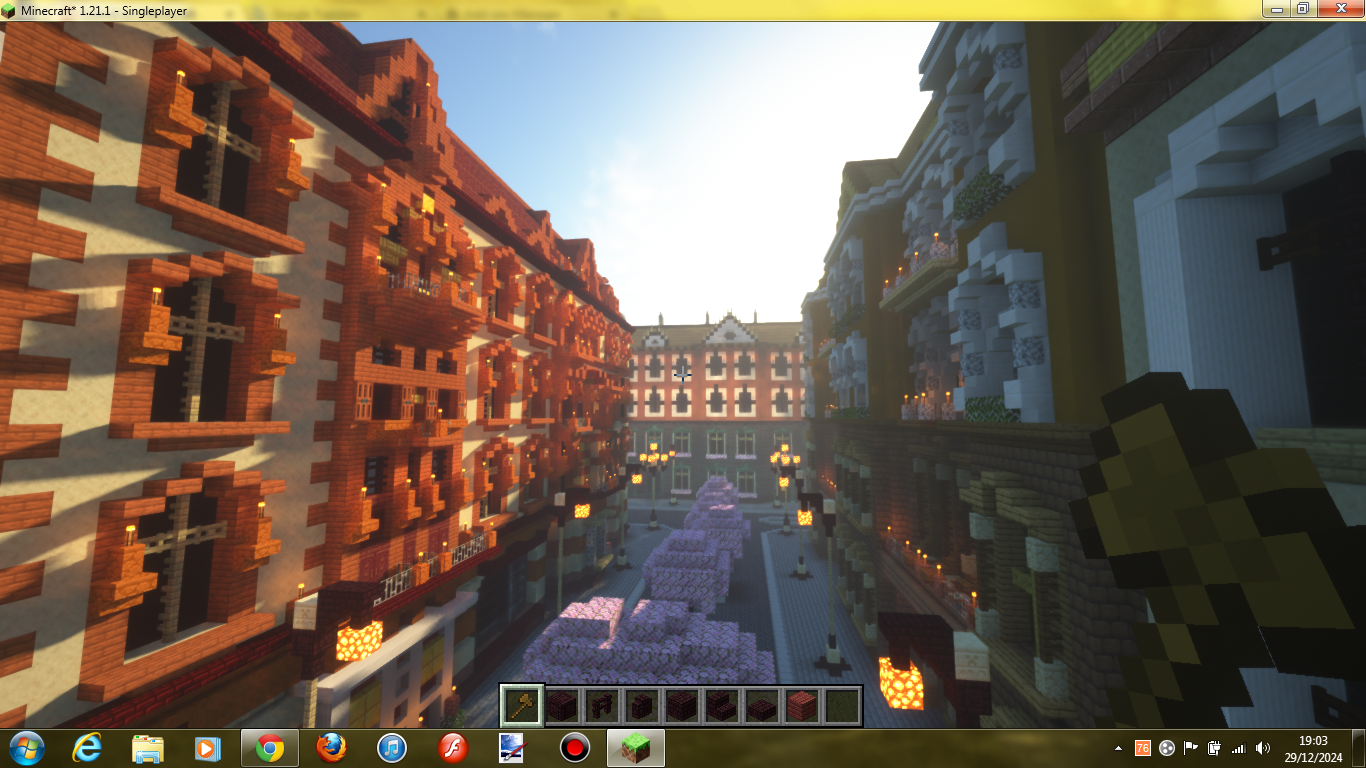
Task: Open the network connections indicator
Action: (1241, 749)
